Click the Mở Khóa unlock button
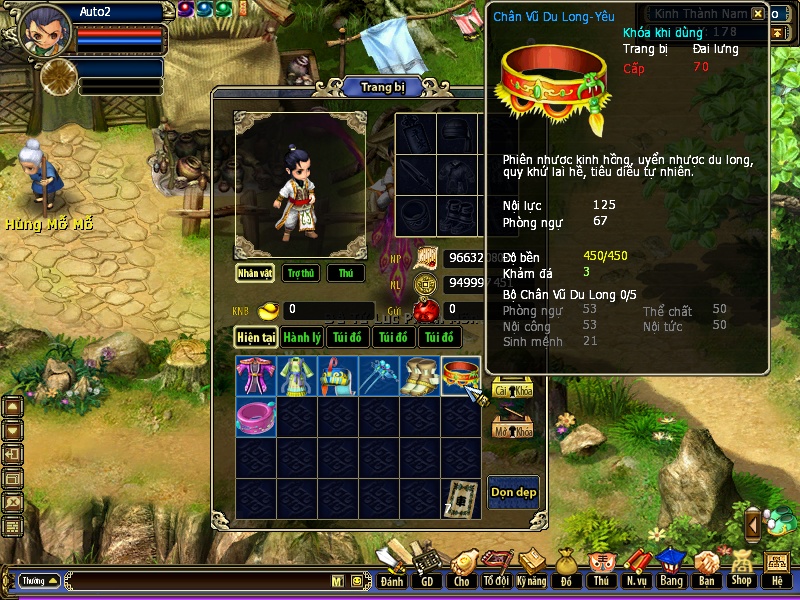The width and height of the screenshot is (800, 600). coord(512,431)
